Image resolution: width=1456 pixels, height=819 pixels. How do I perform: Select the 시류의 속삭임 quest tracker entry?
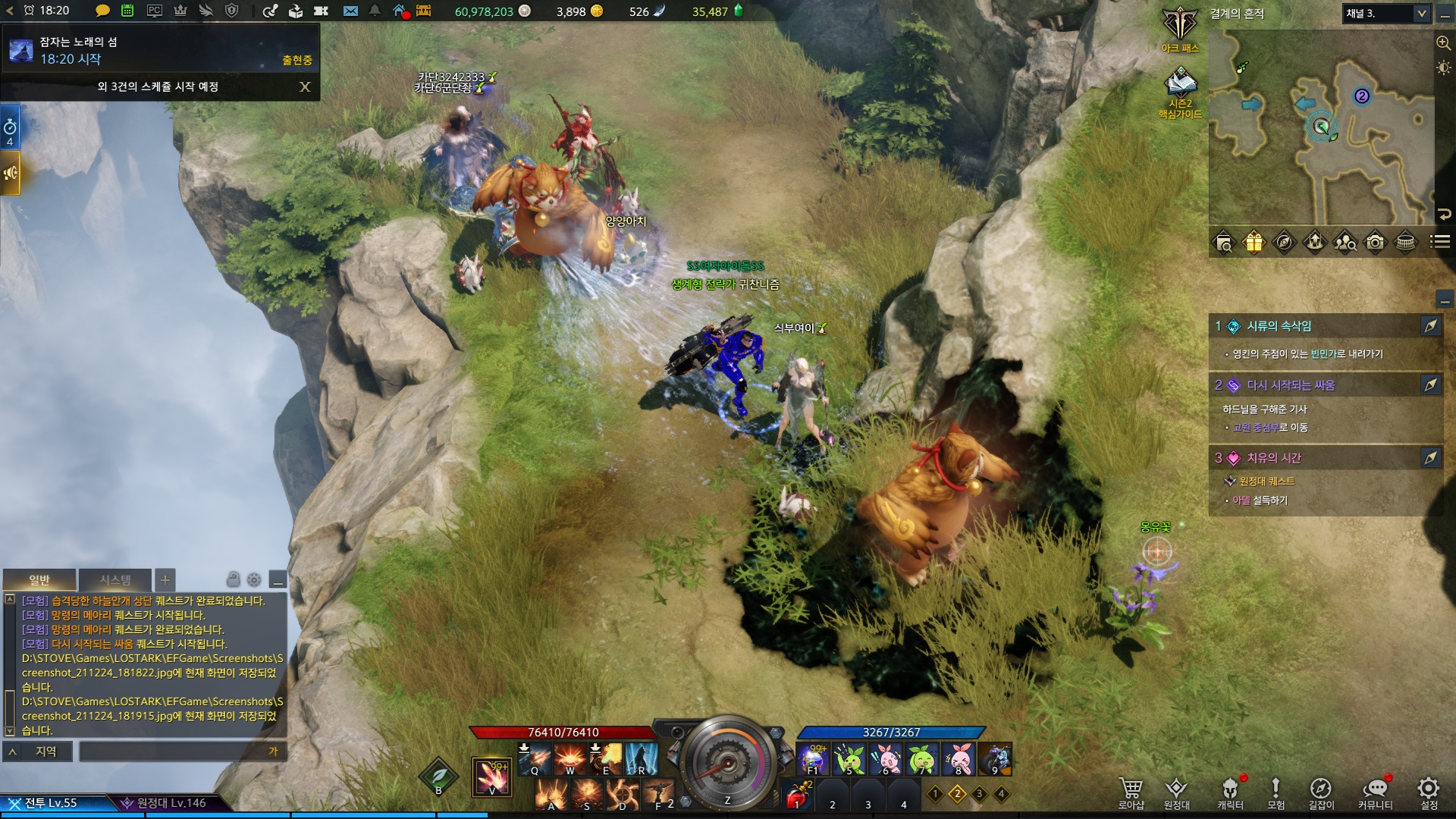click(1279, 326)
